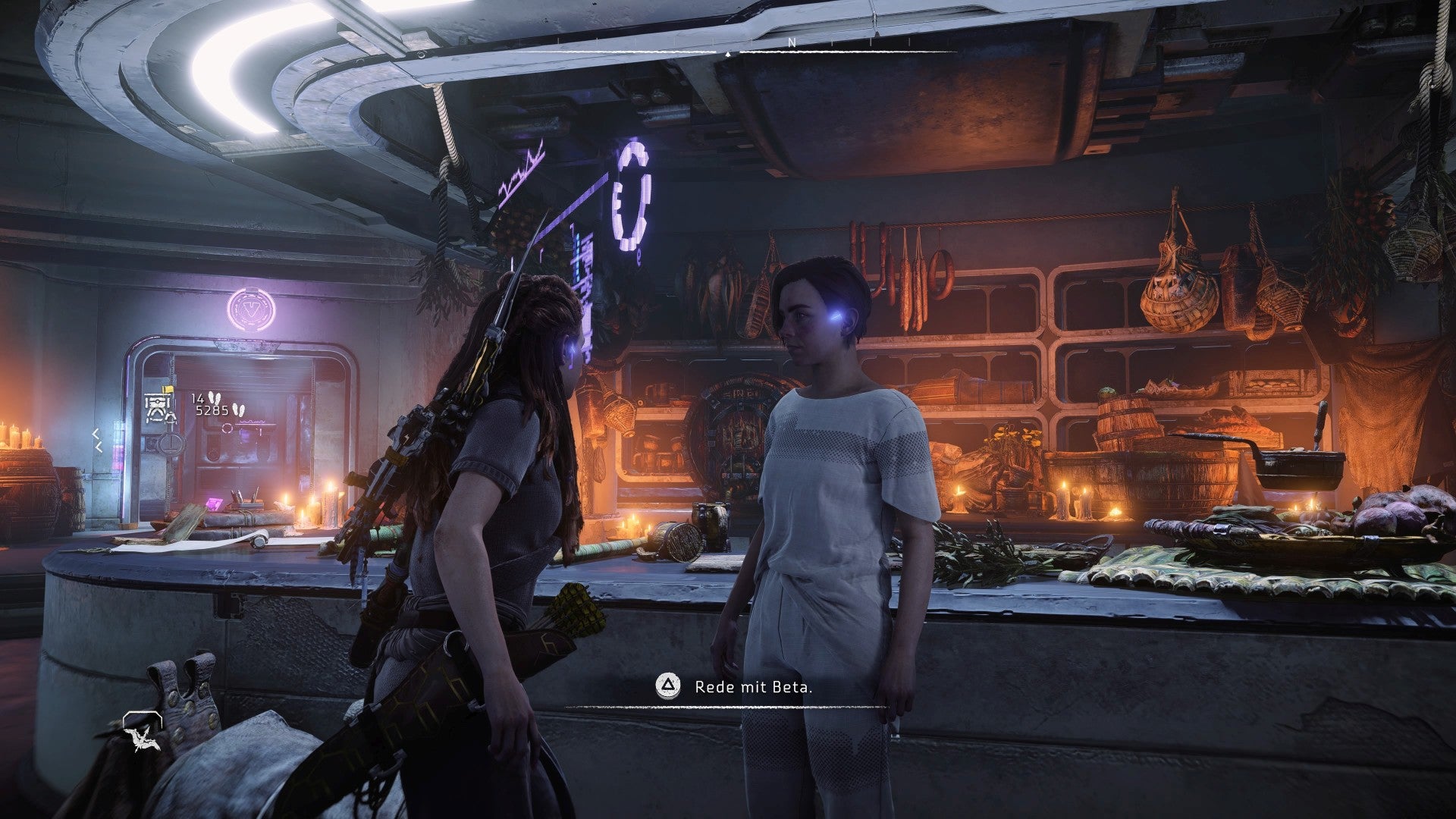Viewport: 1456px width, 819px height.
Task: Click the 5285 metal shards counter
Action: pyautogui.click(x=212, y=409)
